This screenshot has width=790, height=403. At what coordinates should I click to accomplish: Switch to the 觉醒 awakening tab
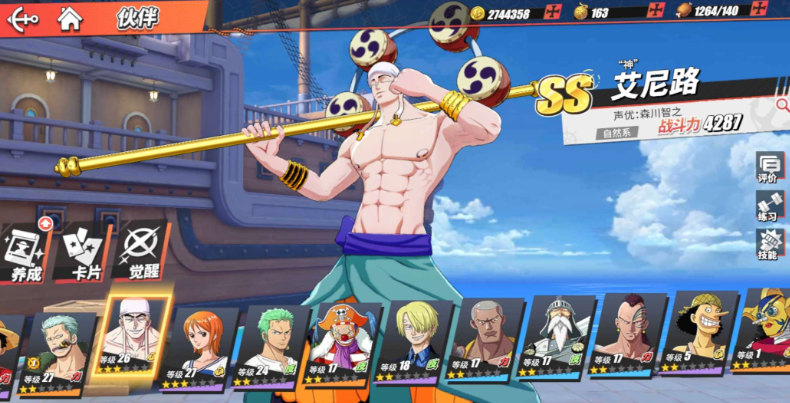point(143,253)
